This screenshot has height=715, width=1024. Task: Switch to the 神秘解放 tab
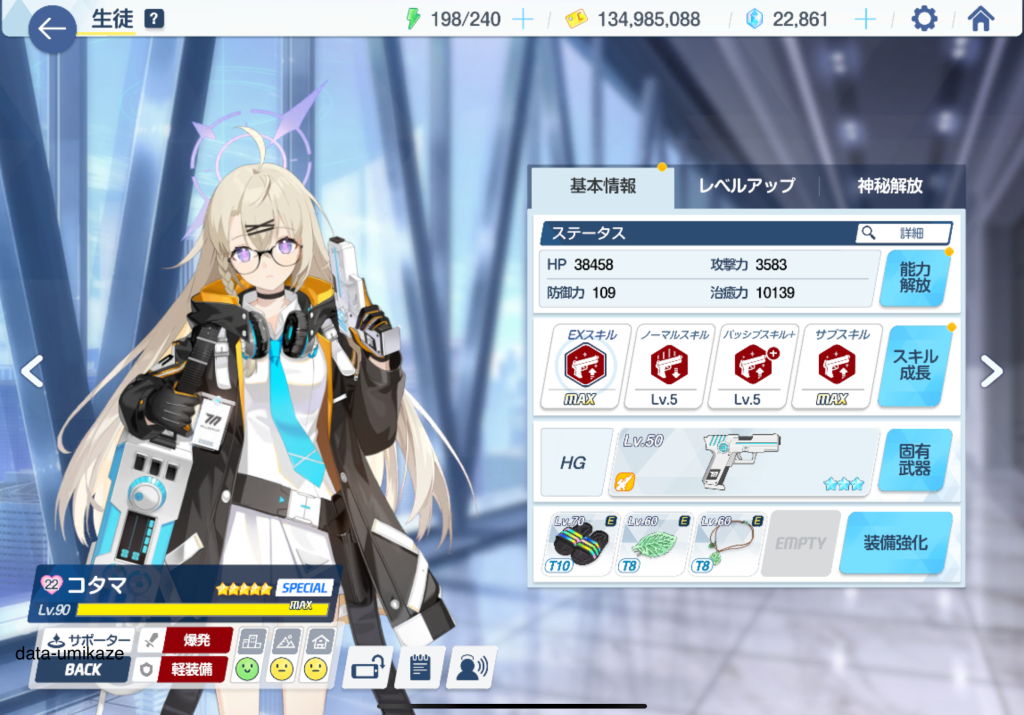[889, 186]
